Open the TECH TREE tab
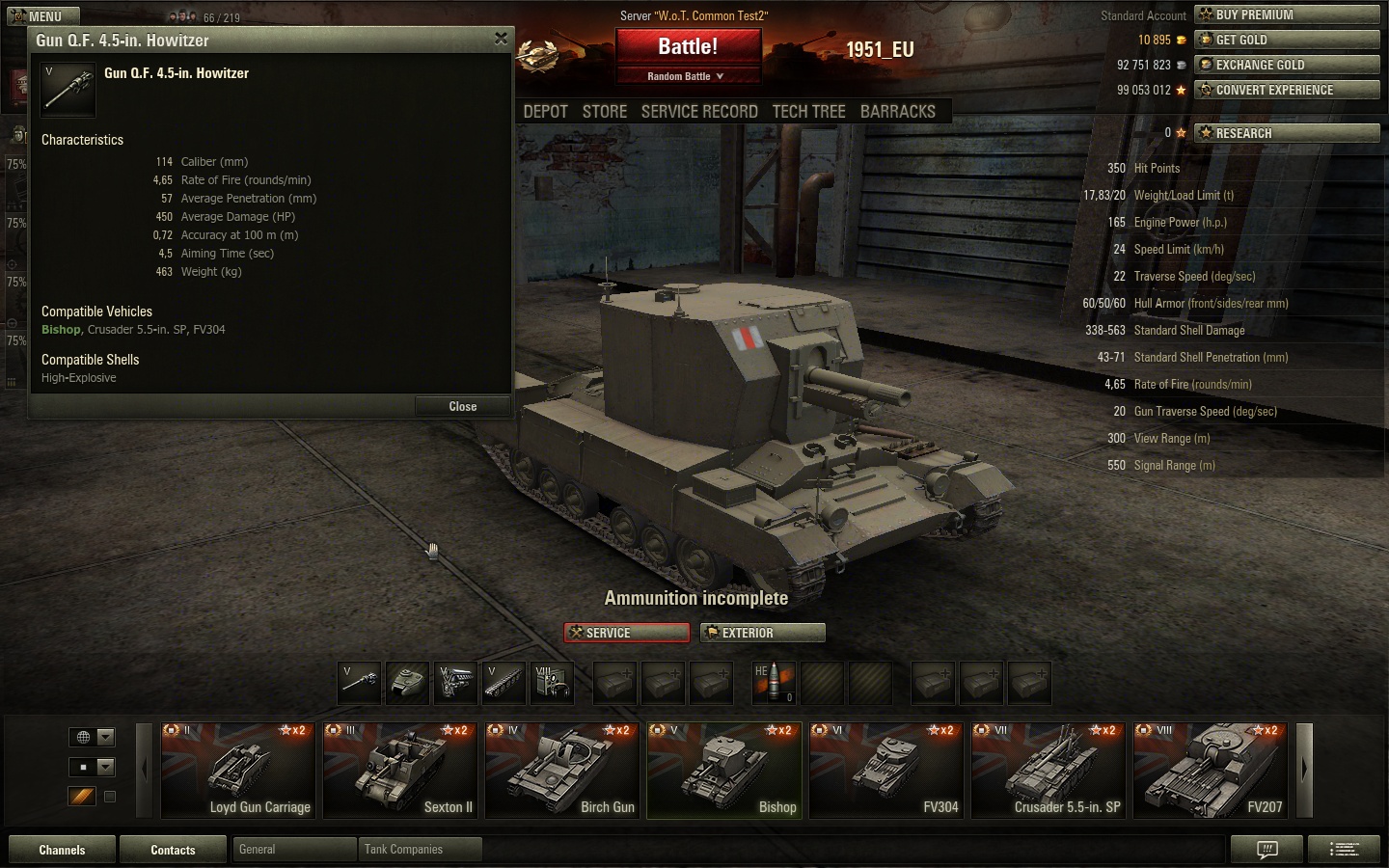 pos(808,112)
